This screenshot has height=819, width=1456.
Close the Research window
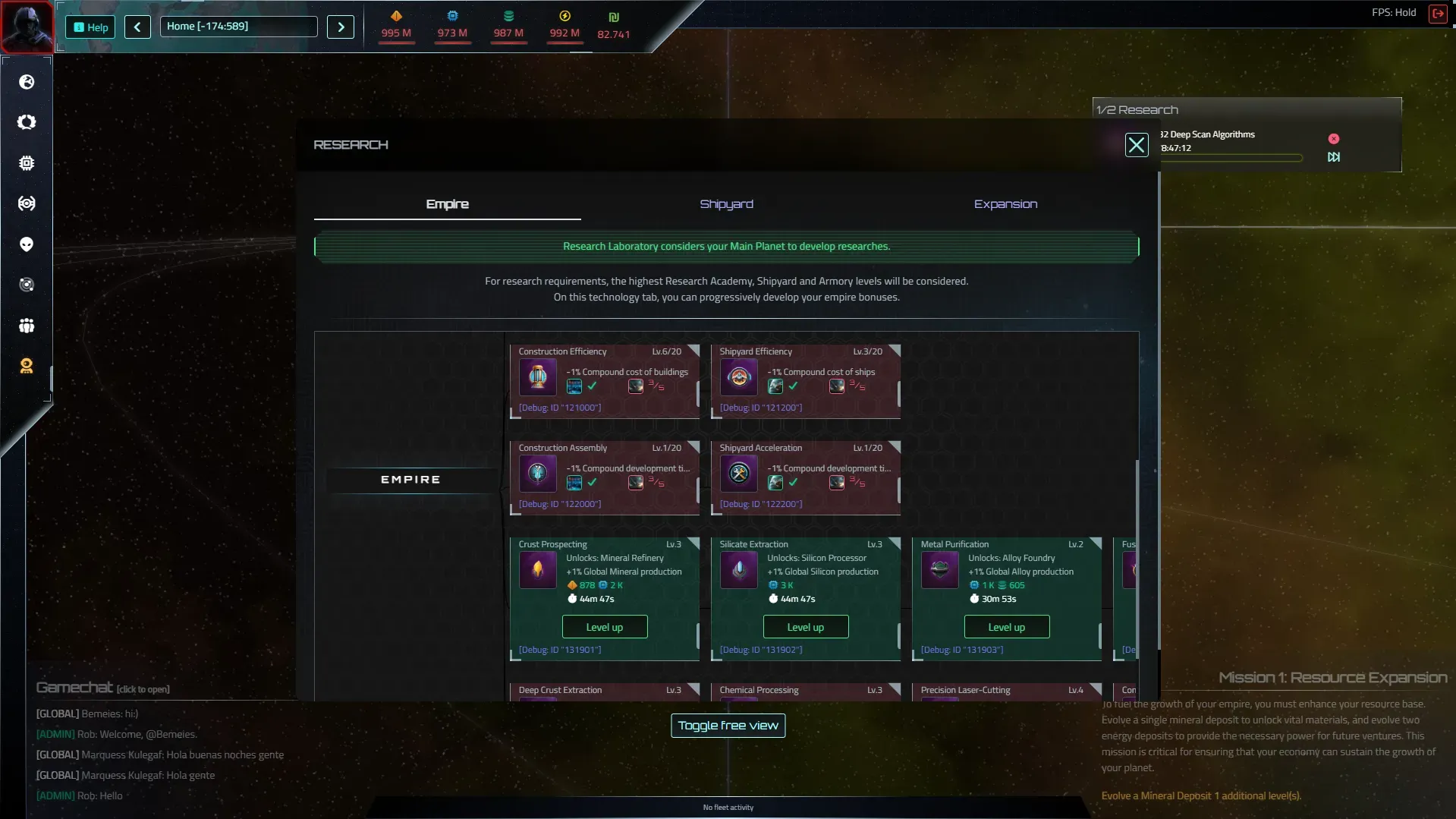point(1136,145)
